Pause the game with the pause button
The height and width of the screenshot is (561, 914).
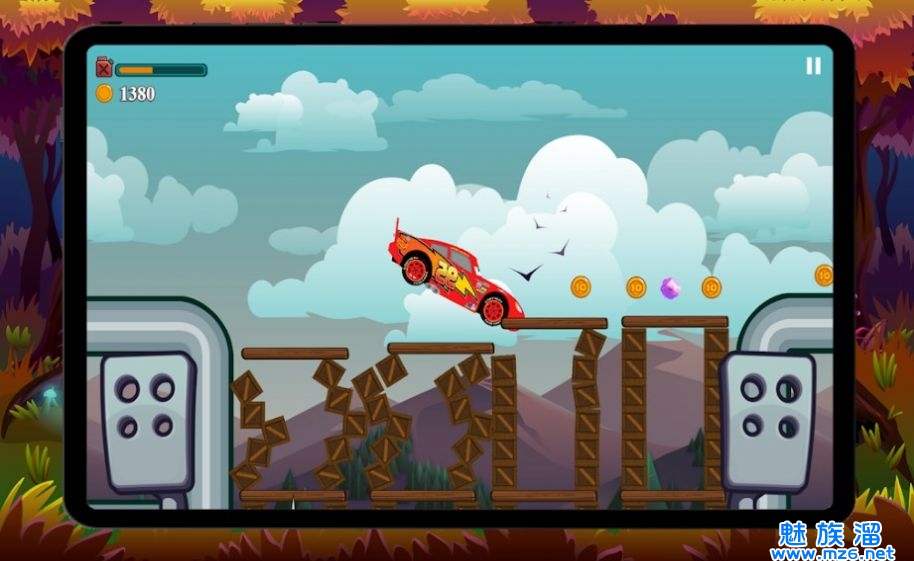click(813, 66)
